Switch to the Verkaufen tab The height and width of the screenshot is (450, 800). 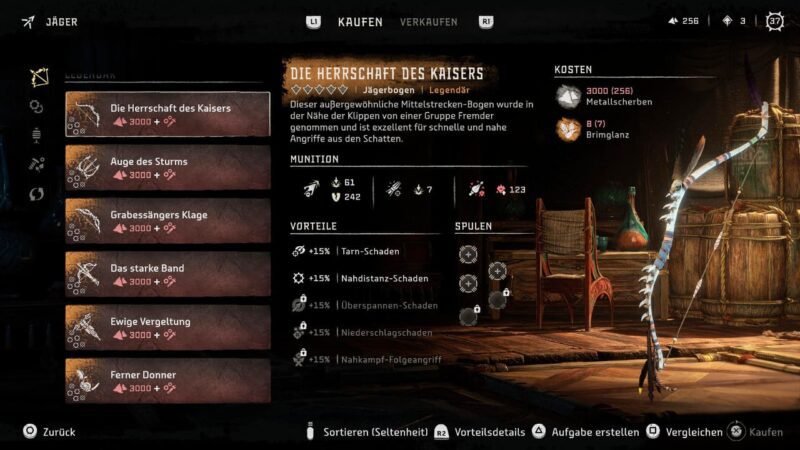(428, 21)
